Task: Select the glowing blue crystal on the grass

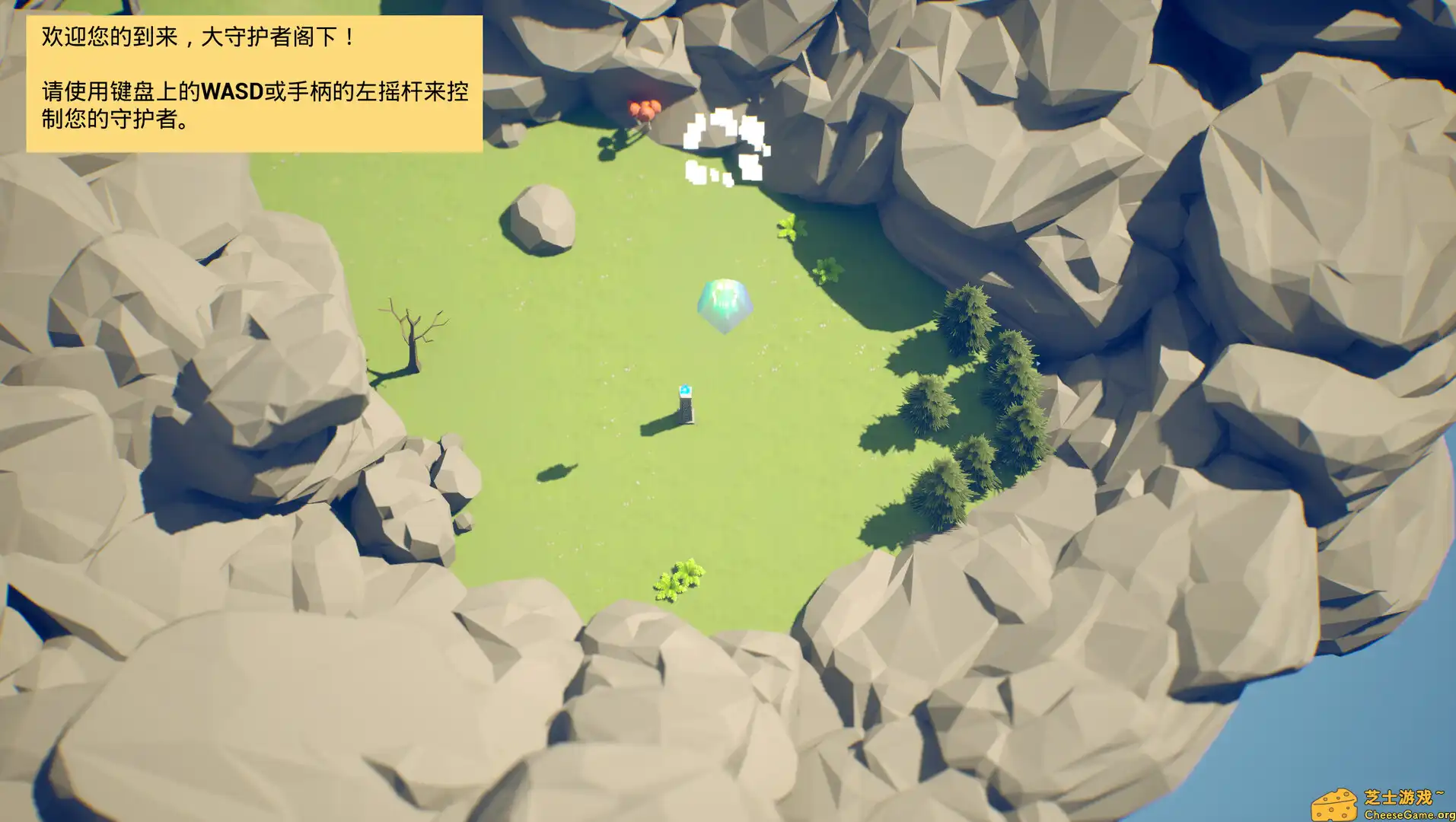Action: tap(724, 304)
